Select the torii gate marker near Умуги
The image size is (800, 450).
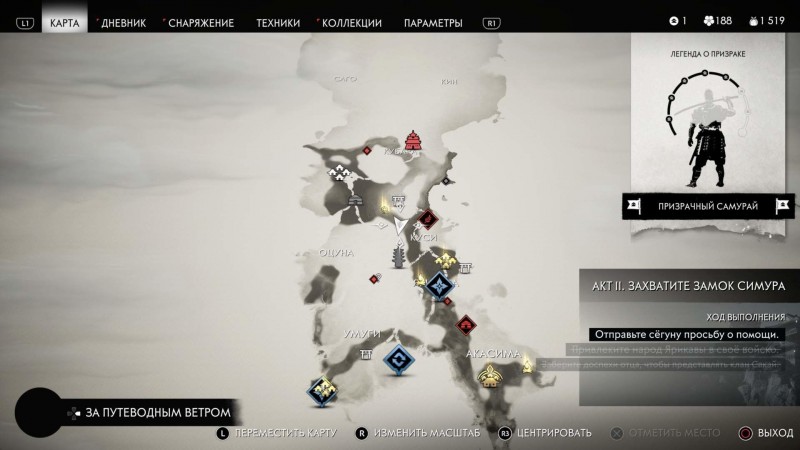click(x=367, y=355)
